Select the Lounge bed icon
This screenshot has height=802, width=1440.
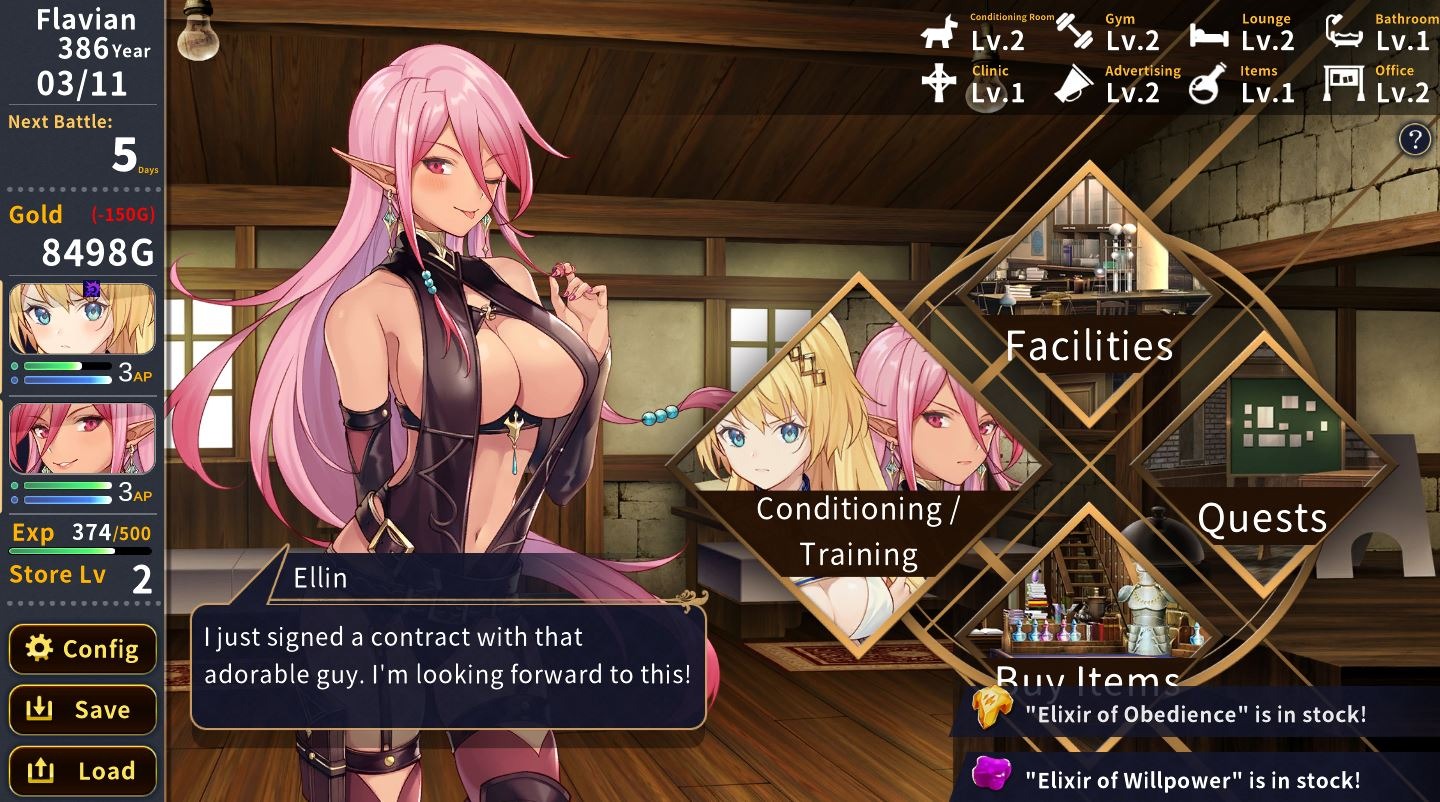[x=1209, y=35]
